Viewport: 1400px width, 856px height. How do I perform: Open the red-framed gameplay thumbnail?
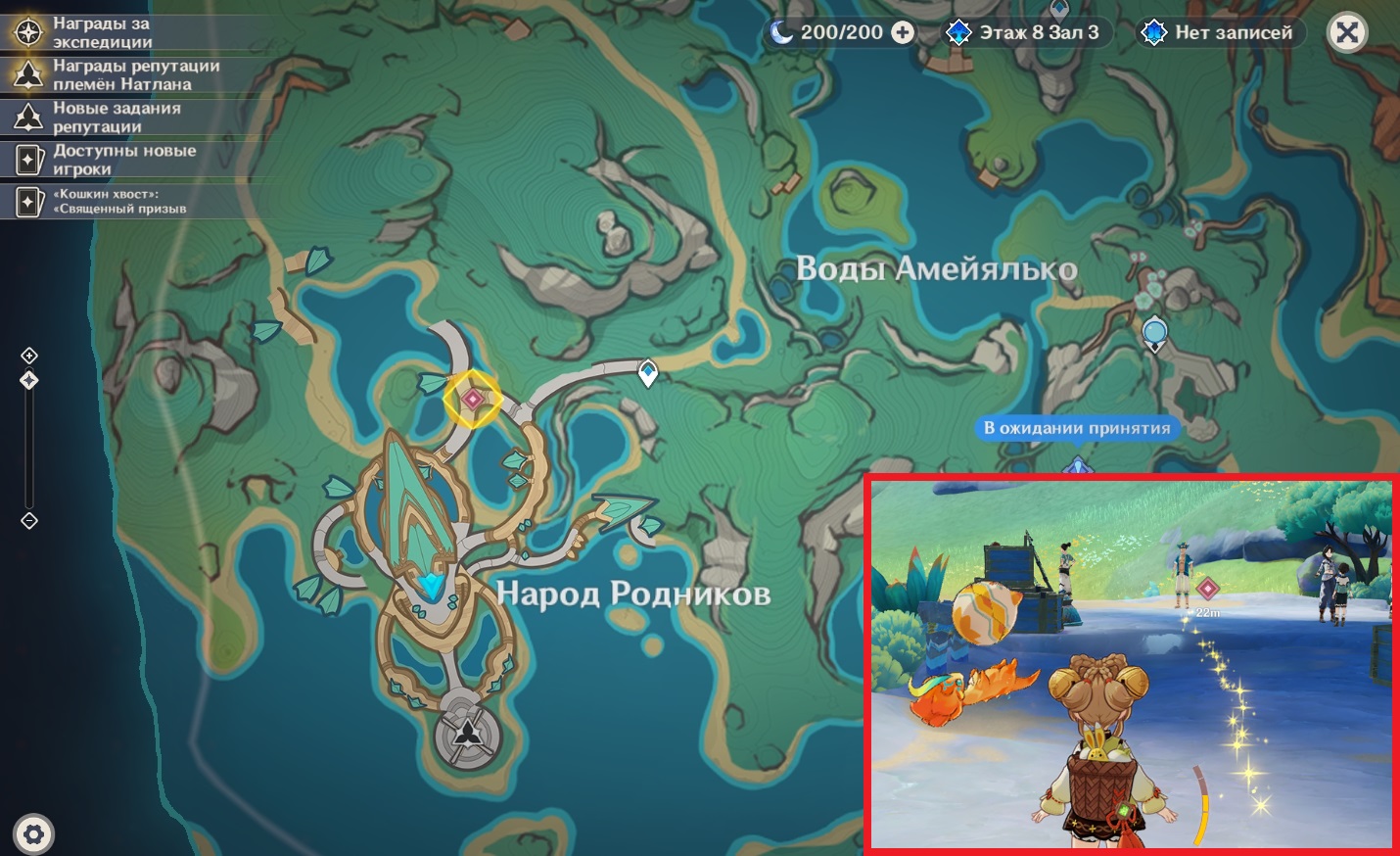click(x=1132, y=664)
